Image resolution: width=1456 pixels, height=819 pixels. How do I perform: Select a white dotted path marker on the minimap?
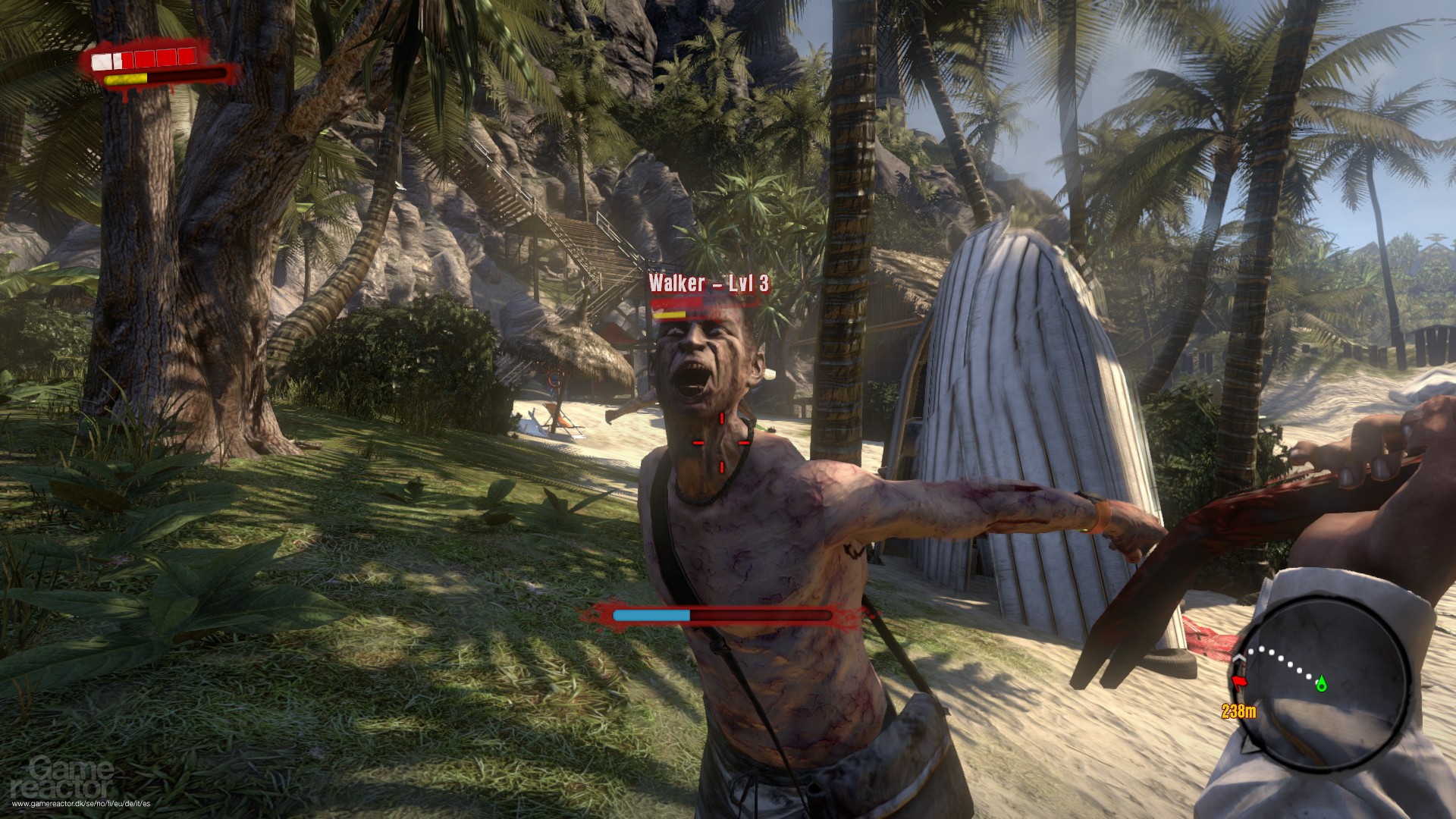pyautogui.click(x=1282, y=658)
